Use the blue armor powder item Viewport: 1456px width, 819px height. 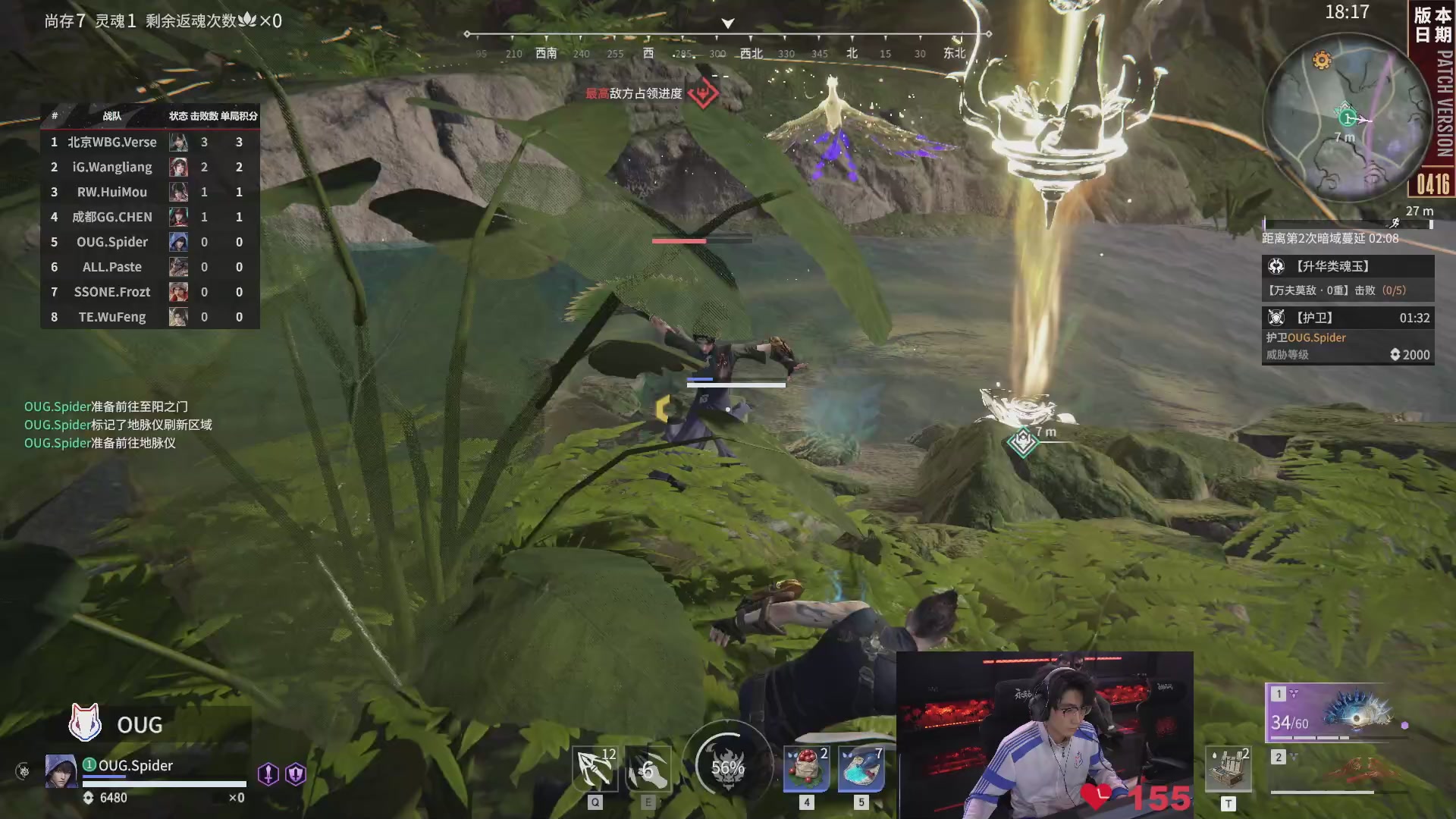861,769
